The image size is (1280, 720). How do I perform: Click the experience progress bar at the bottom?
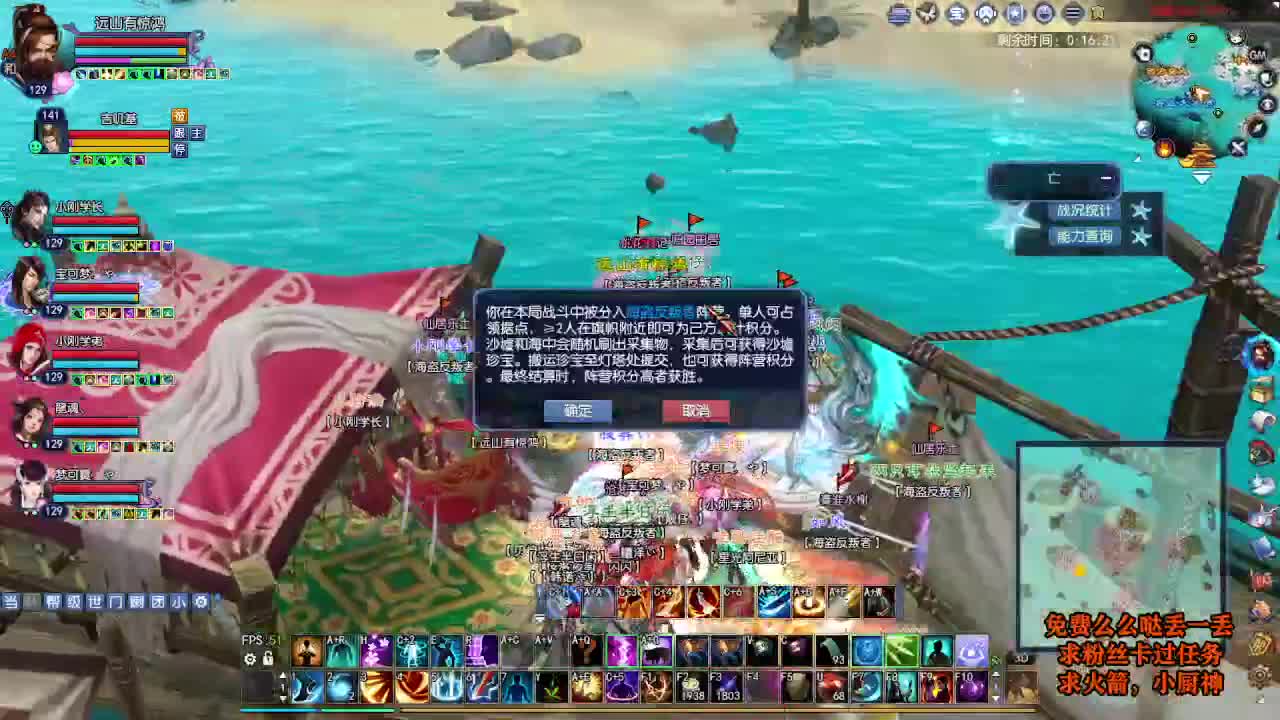[600, 710]
